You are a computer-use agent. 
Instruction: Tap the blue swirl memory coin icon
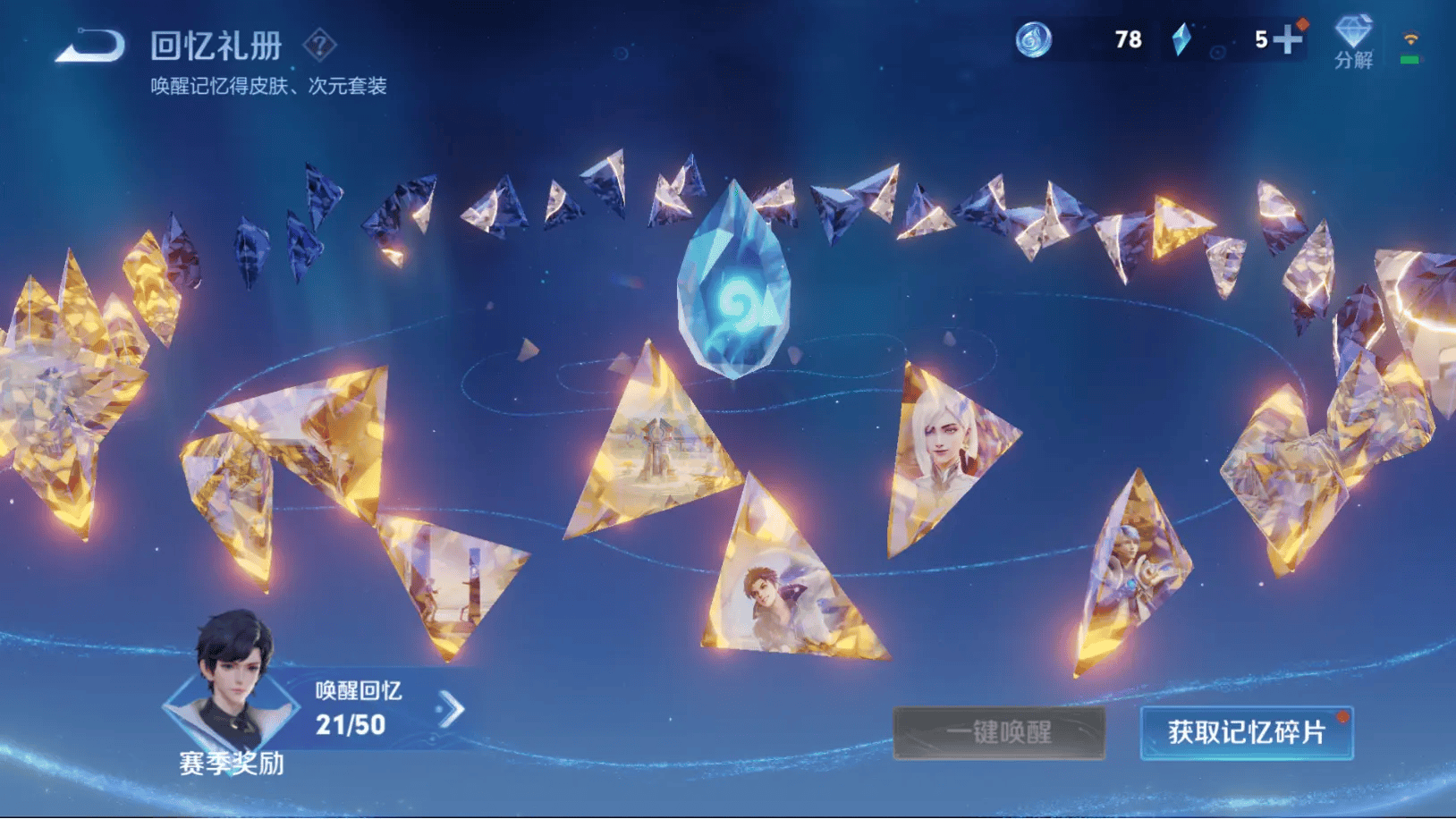click(x=1033, y=40)
